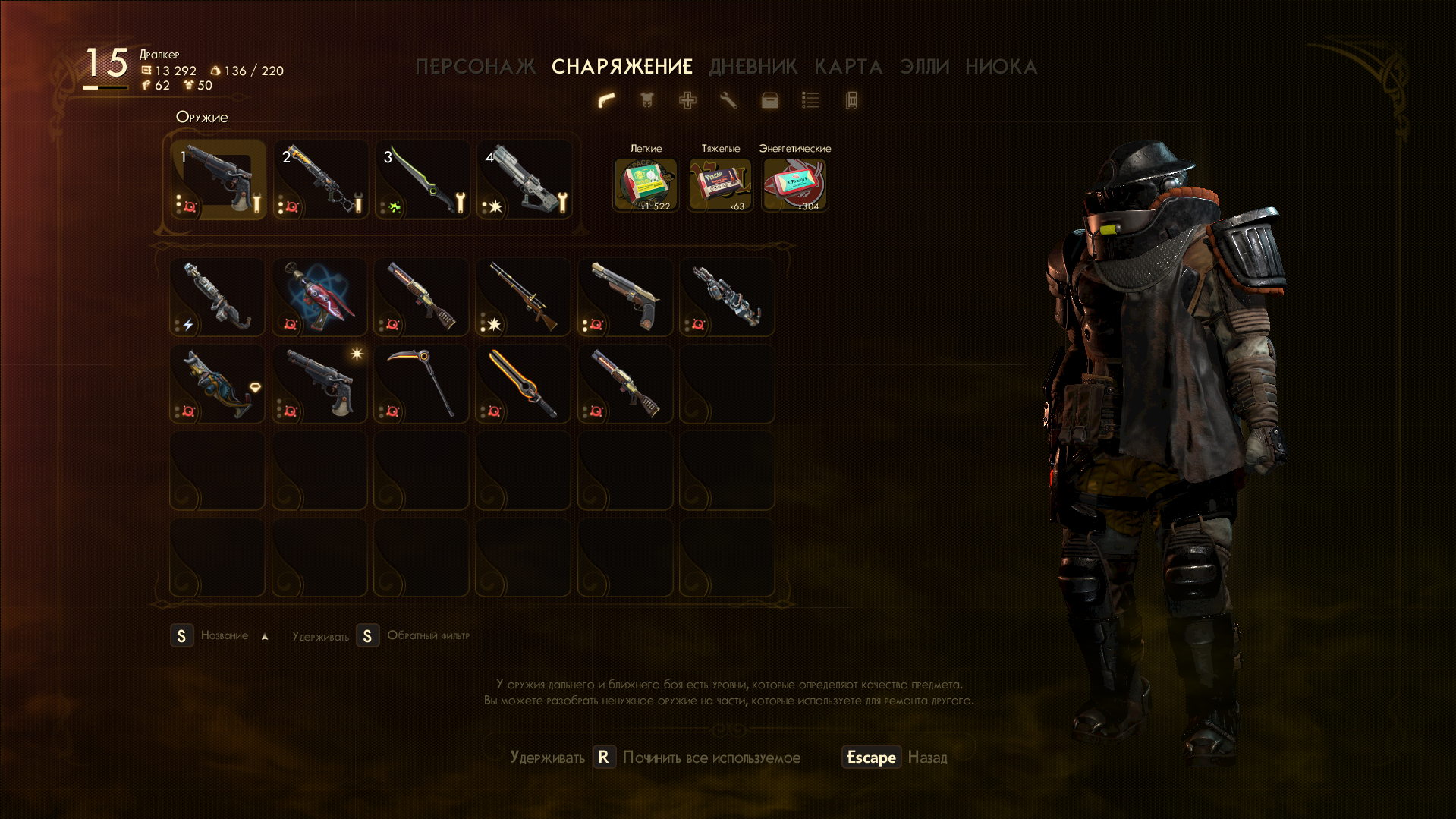Show the КАРТА tab
The image size is (1456, 819).
pyautogui.click(x=847, y=67)
